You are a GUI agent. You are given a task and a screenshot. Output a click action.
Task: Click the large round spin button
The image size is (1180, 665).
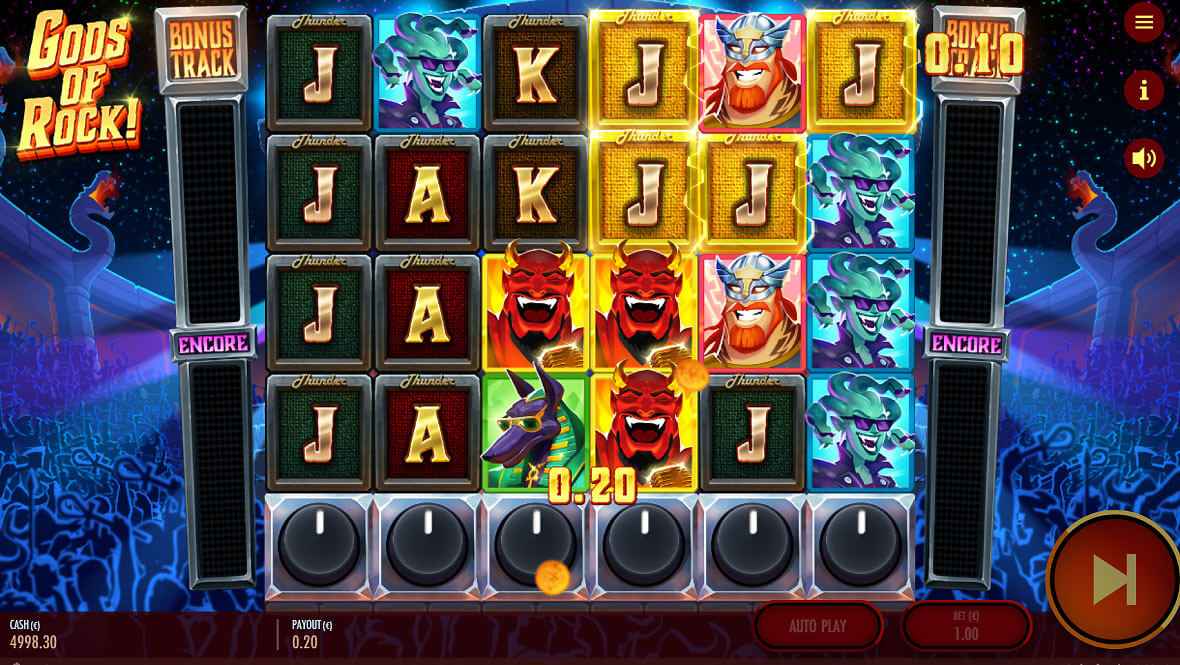click(1114, 579)
